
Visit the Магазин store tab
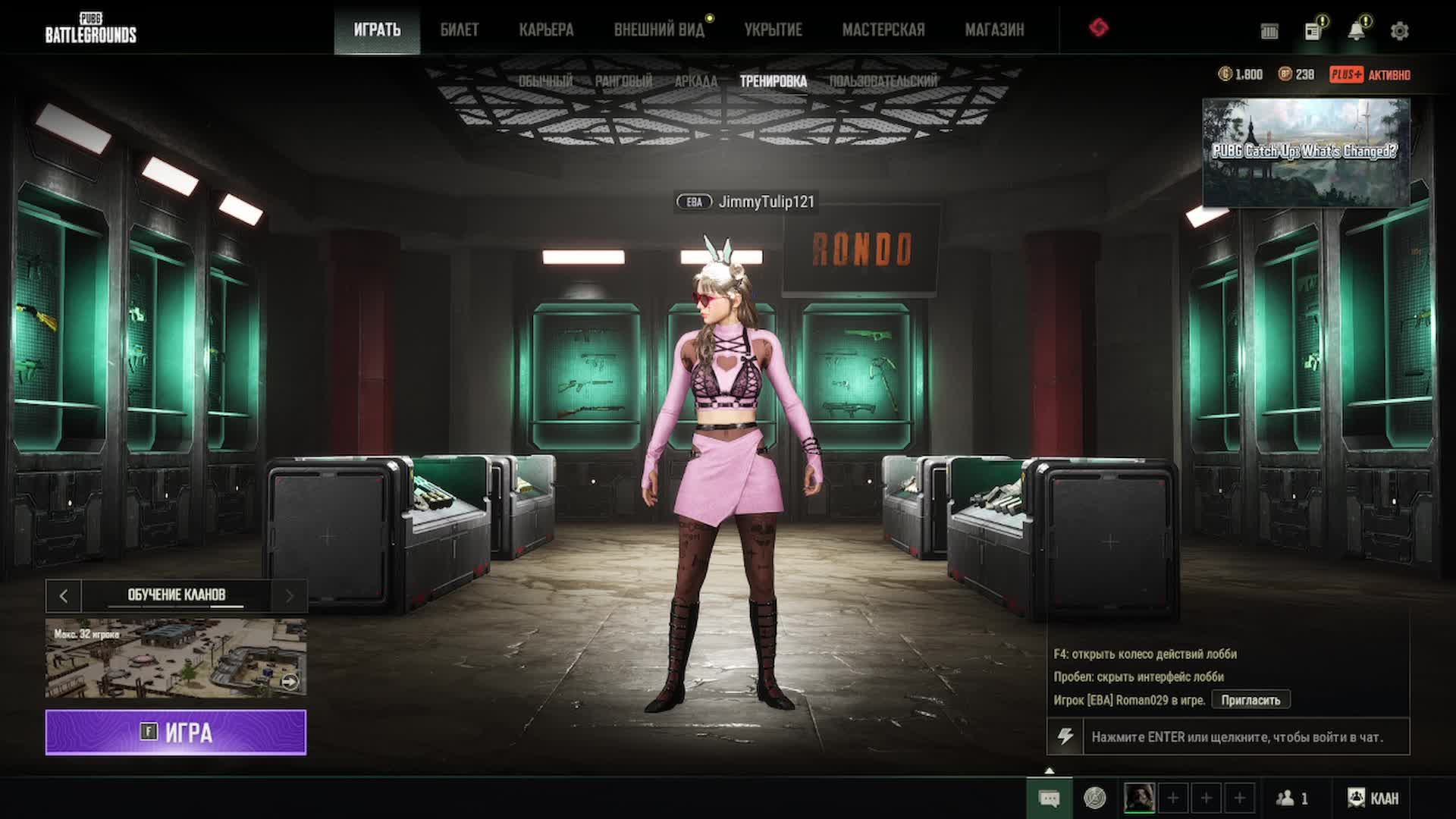pos(994,30)
